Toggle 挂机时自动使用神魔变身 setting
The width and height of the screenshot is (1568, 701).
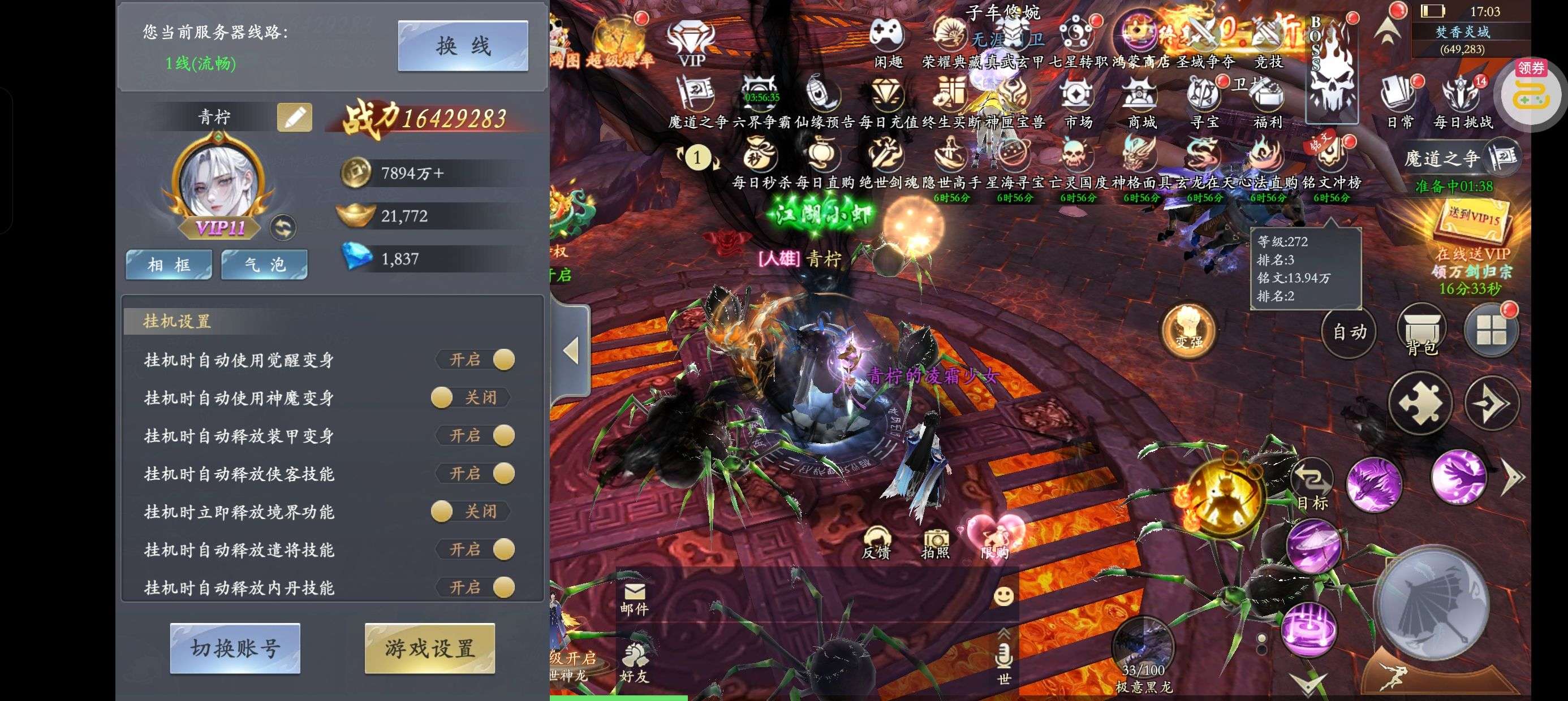click(470, 398)
